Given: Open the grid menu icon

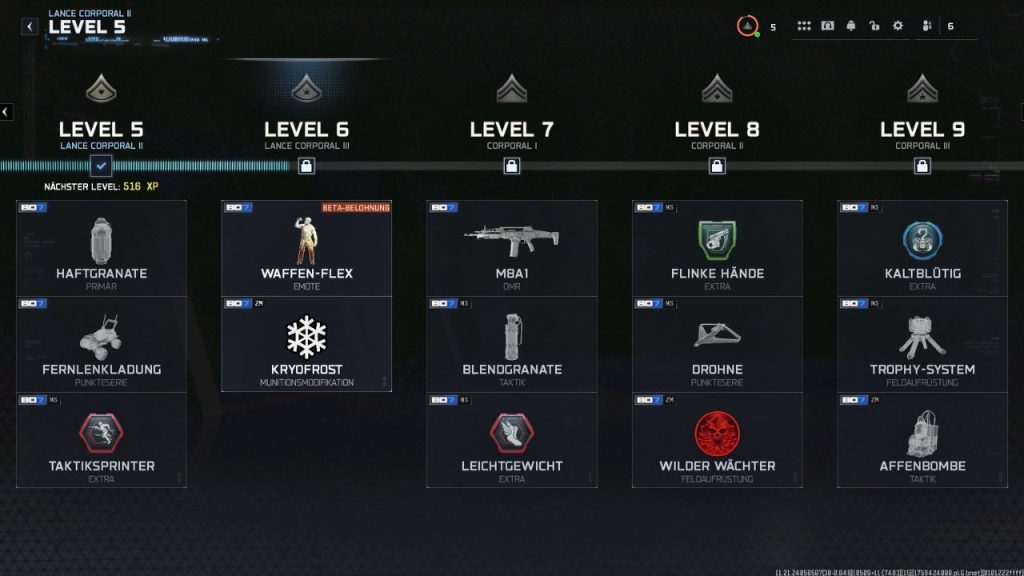Looking at the screenshot, I should pos(804,26).
